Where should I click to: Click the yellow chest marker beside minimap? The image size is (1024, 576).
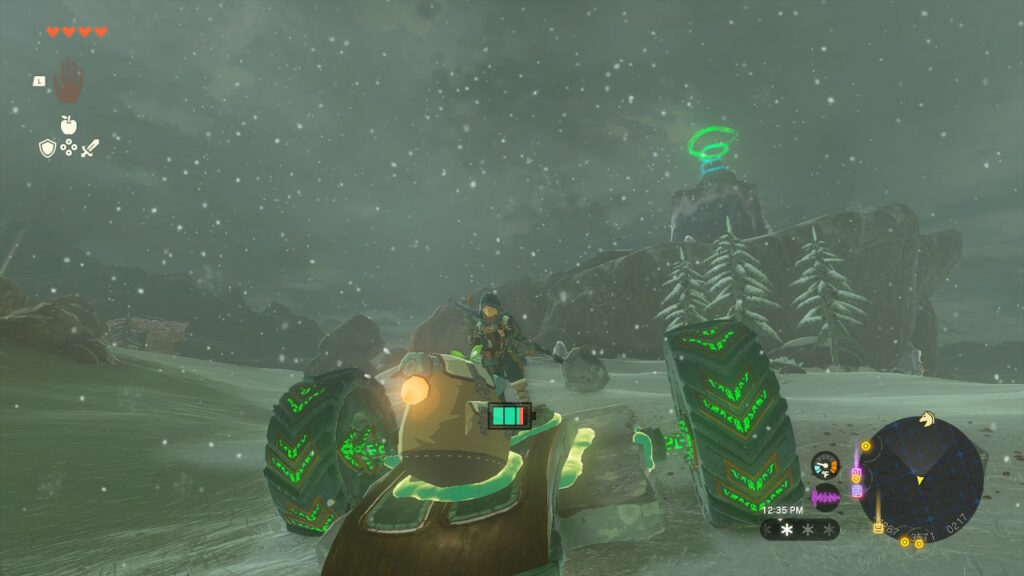point(878,528)
